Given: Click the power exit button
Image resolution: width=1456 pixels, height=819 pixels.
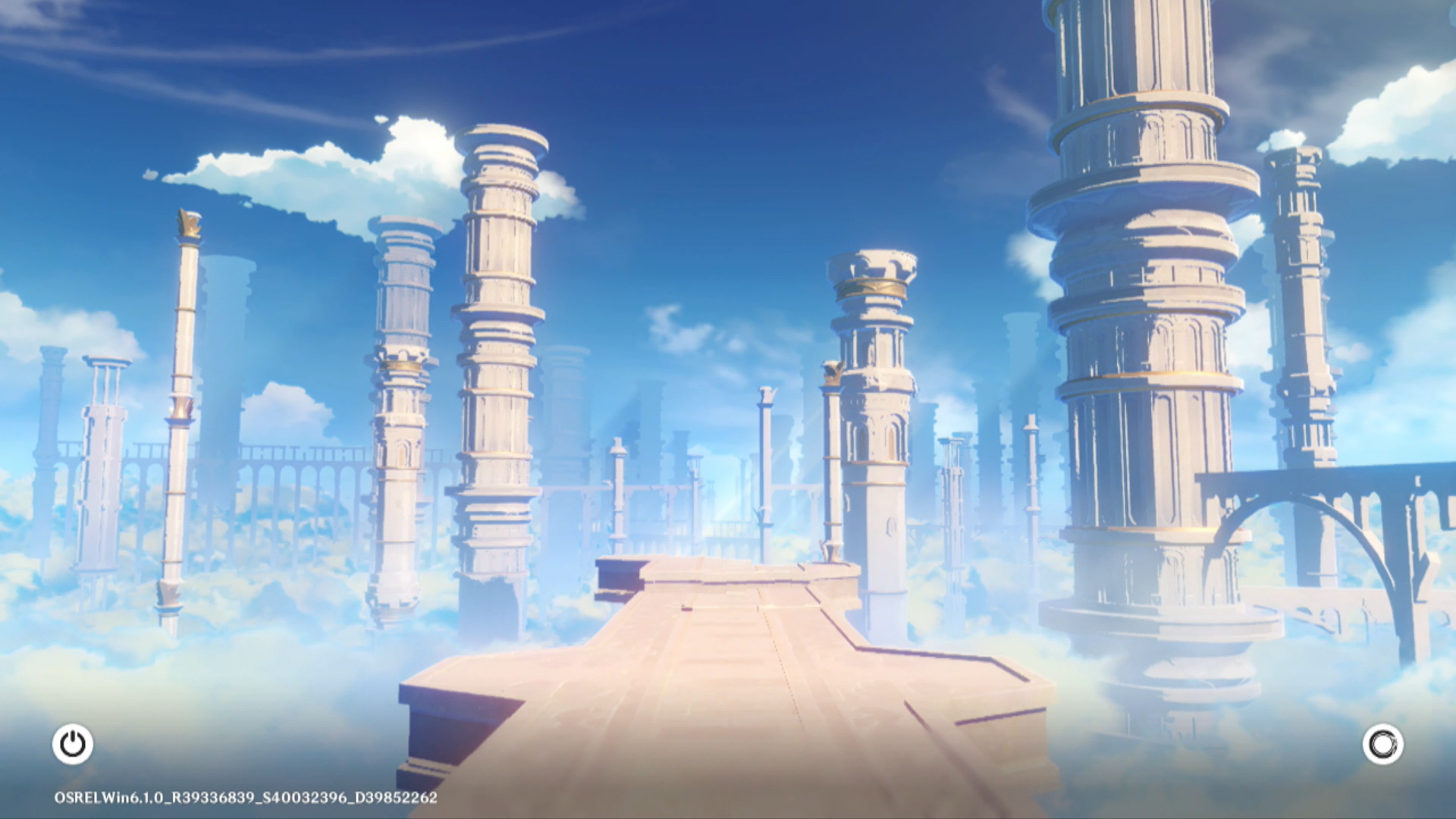Looking at the screenshot, I should [x=73, y=744].
